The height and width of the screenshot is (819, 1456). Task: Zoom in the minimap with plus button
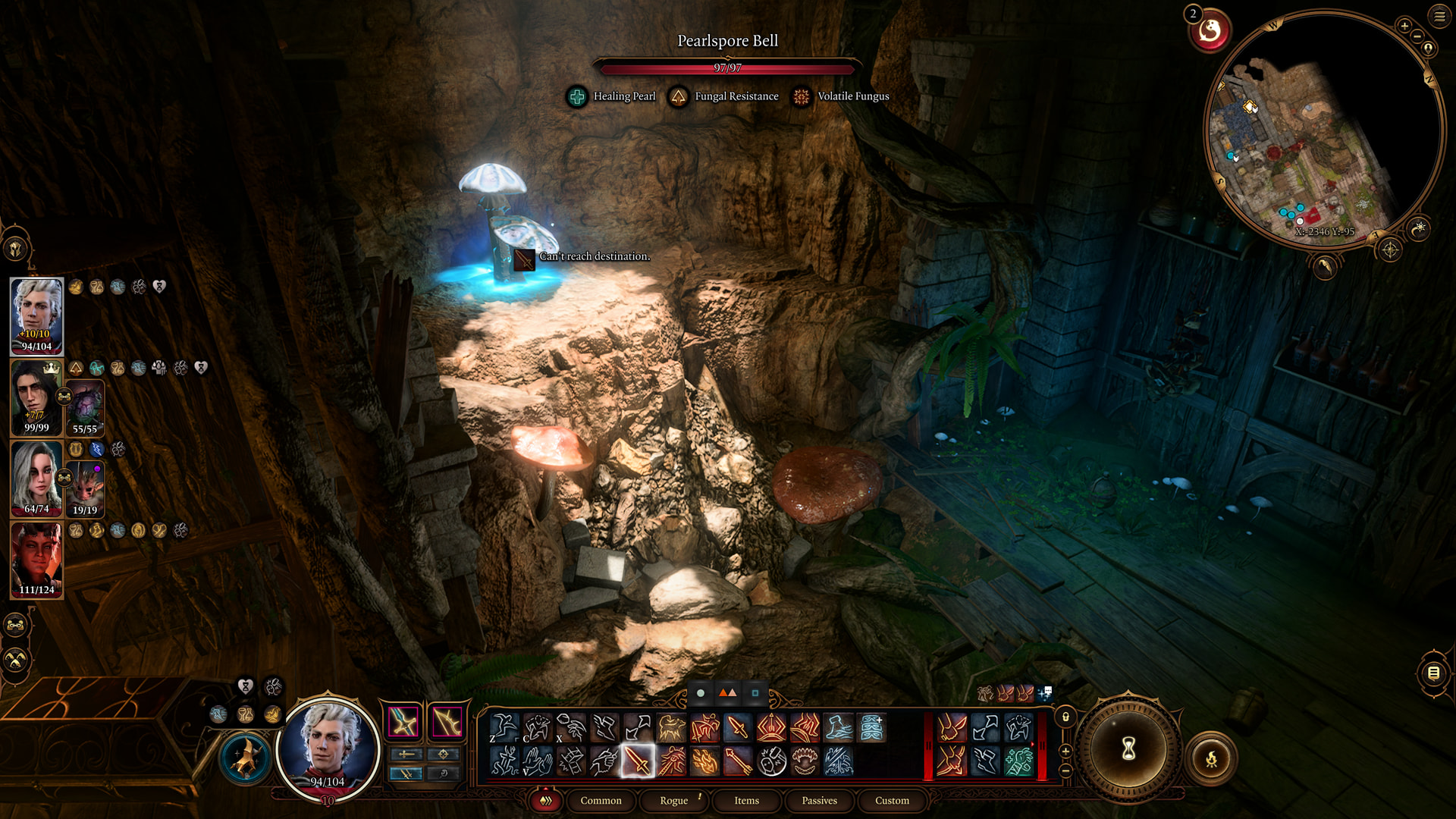coord(1404,26)
